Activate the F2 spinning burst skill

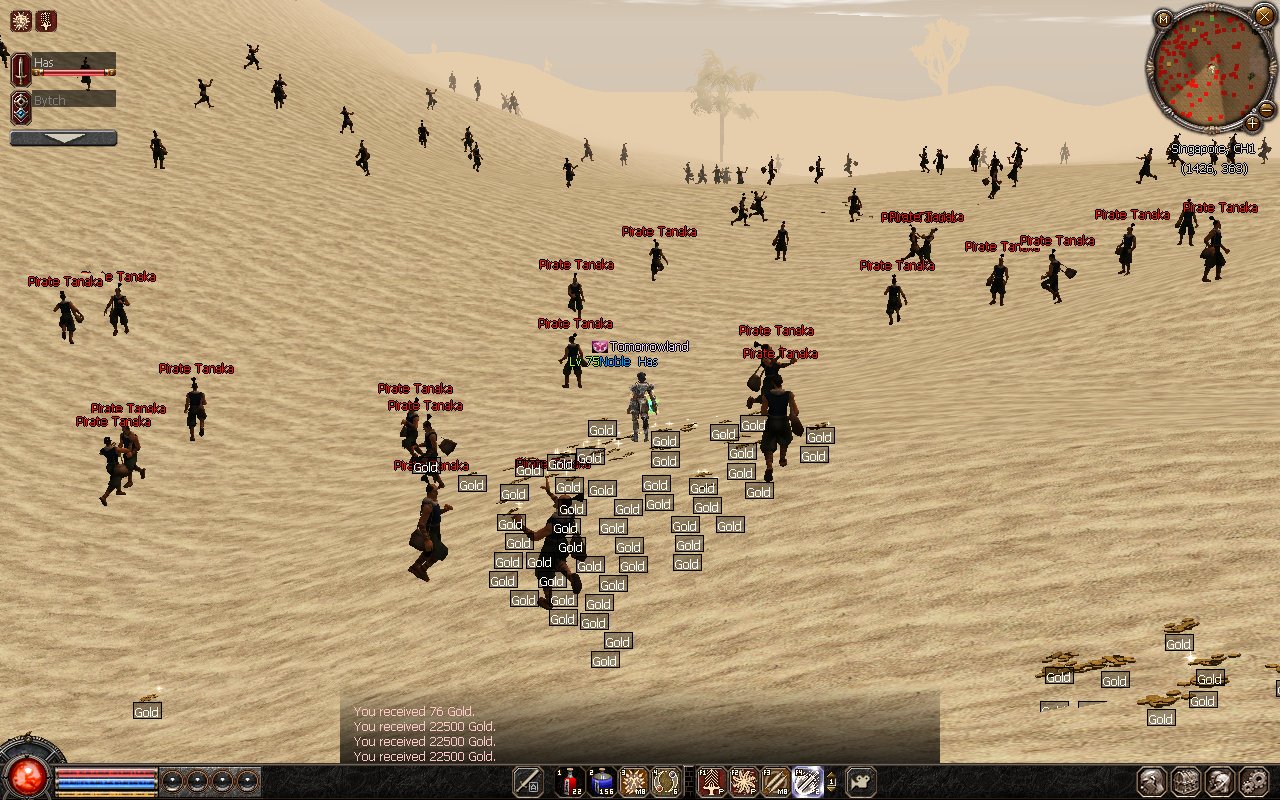[743, 781]
